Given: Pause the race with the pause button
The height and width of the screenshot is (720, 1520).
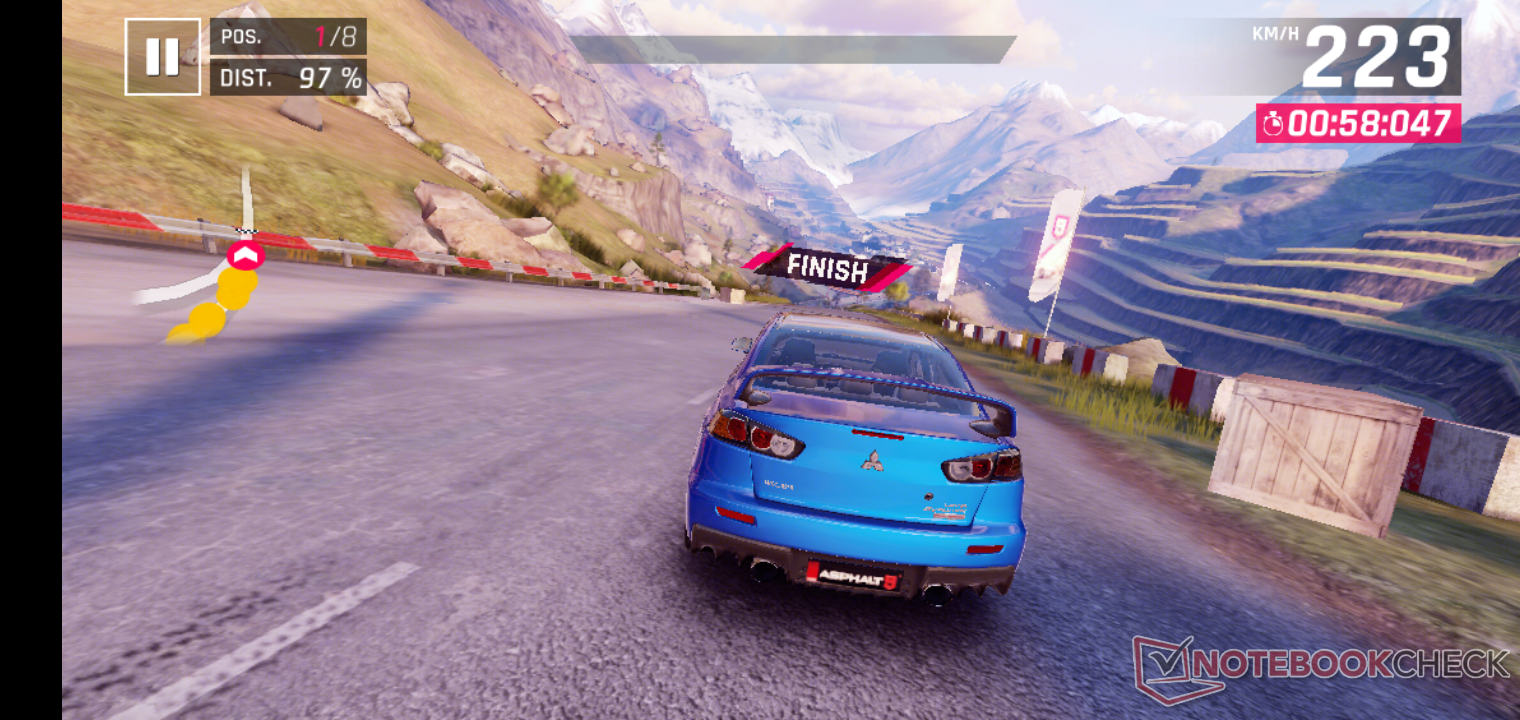Looking at the screenshot, I should 162,57.
